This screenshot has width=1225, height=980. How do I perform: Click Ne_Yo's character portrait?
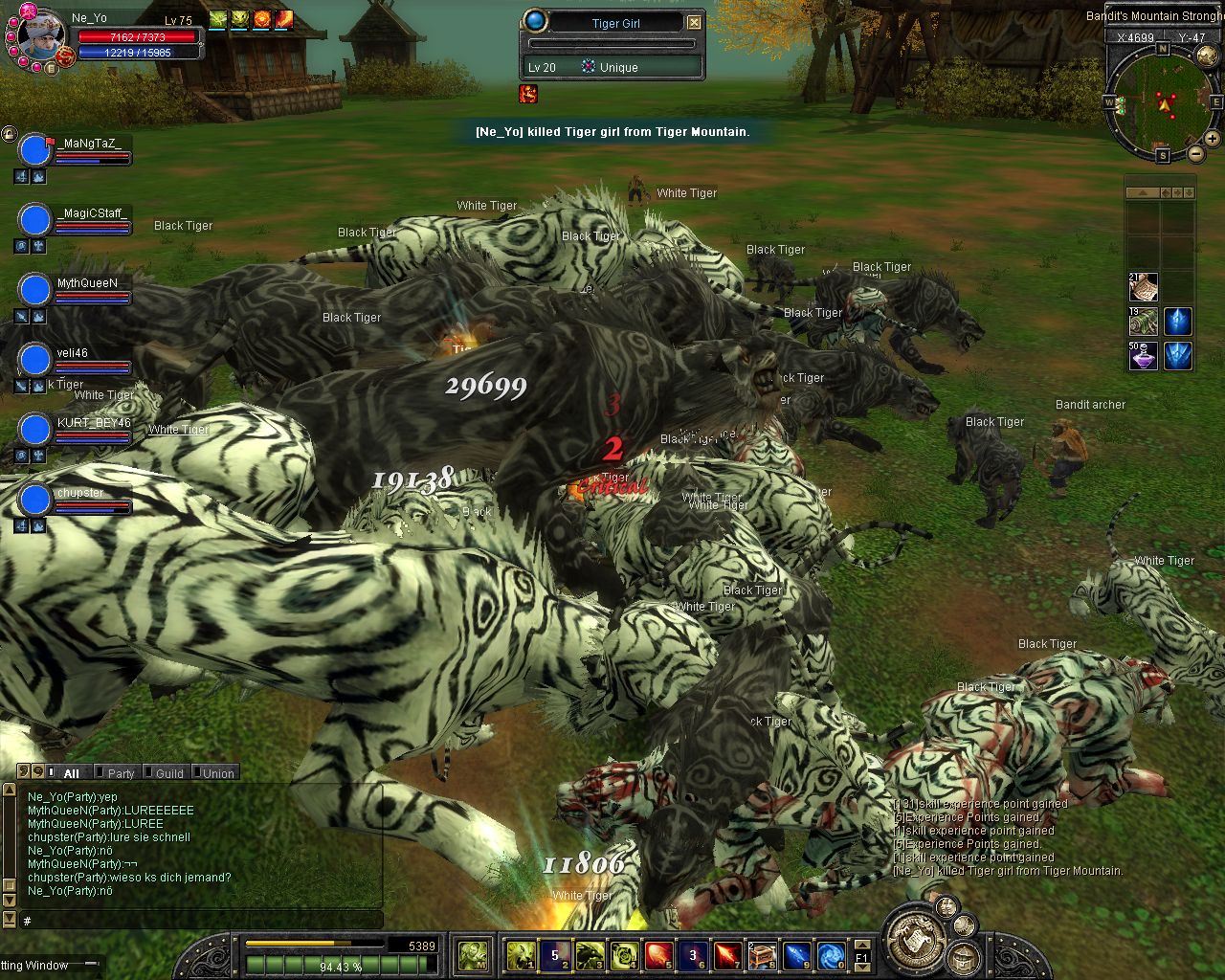point(42,36)
